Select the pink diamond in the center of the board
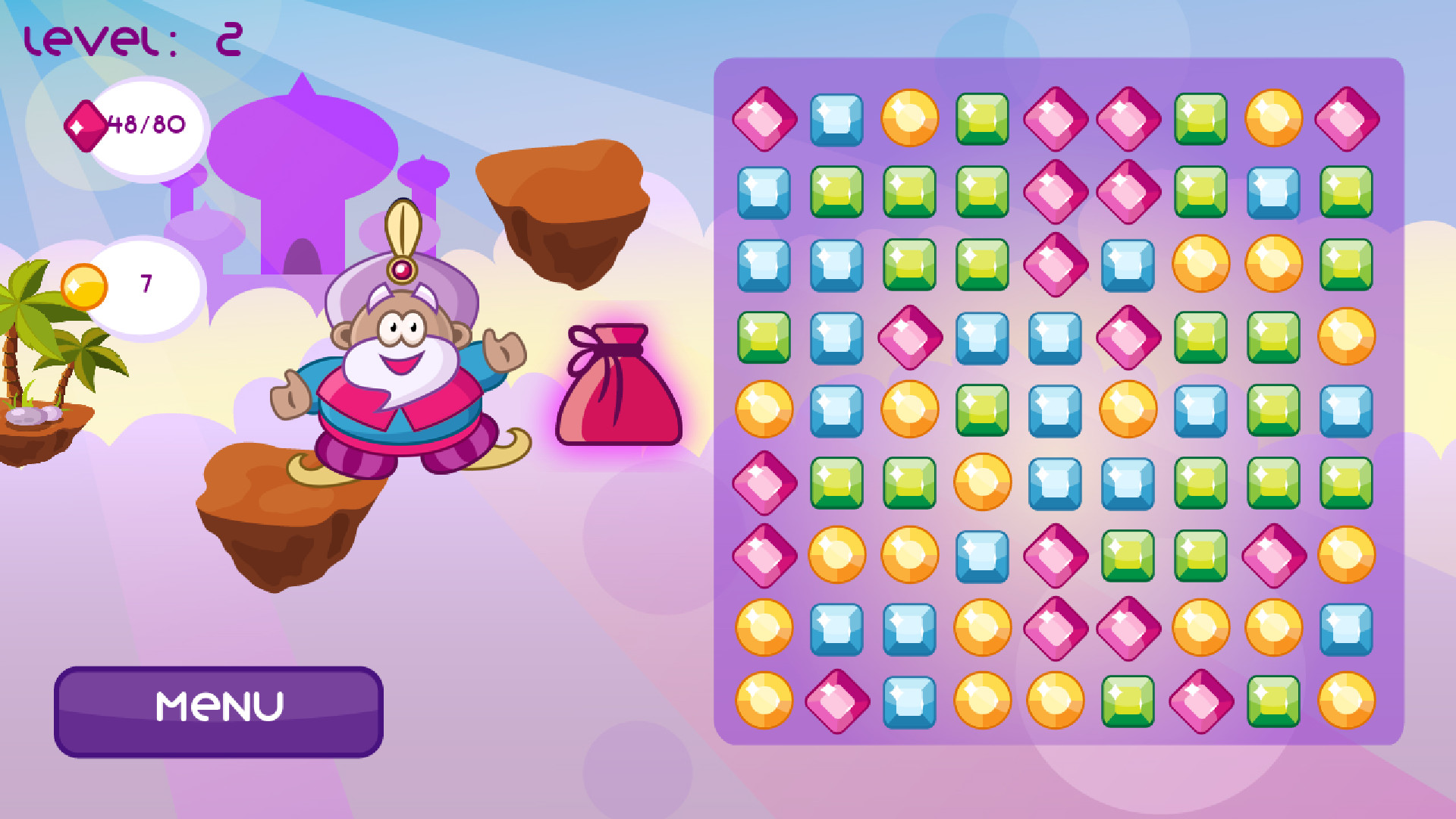The height and width of the screenshot is (819, 1456). coord(1126,337)
